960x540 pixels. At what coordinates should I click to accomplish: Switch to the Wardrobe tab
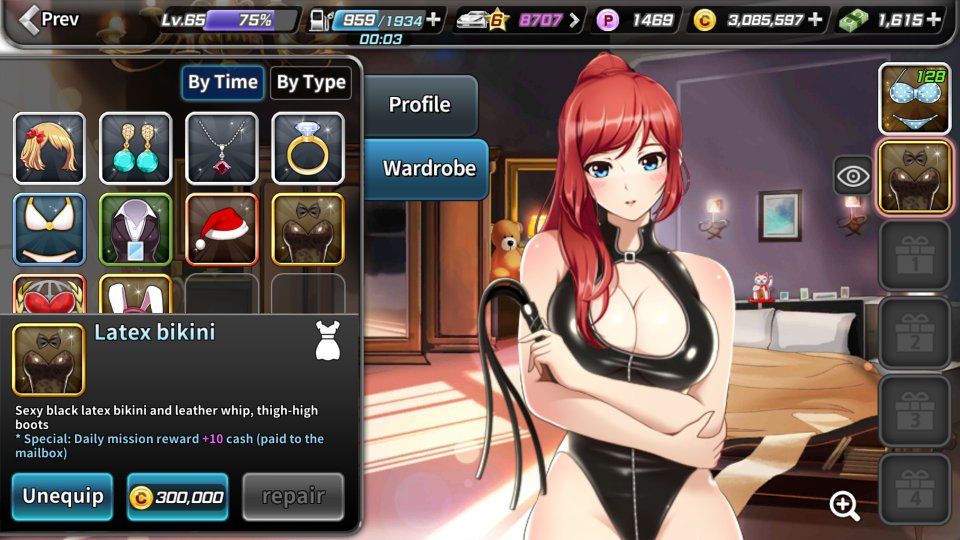click(x=429, y=168)
